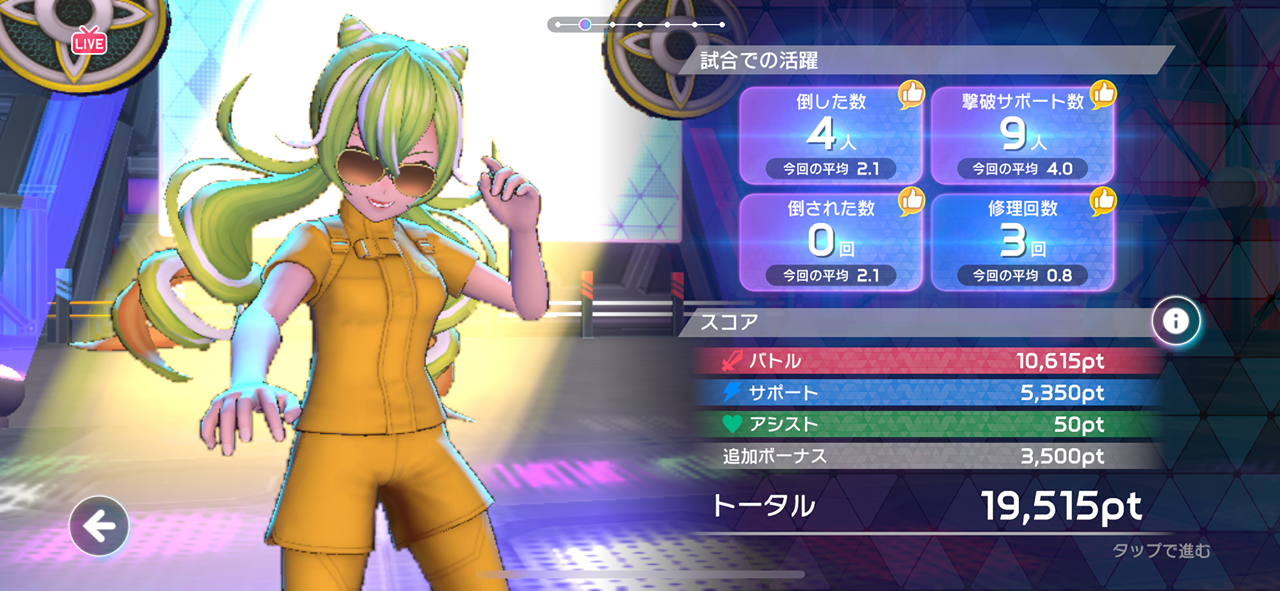Select the 倒された数 stat card

coord(831,241)
